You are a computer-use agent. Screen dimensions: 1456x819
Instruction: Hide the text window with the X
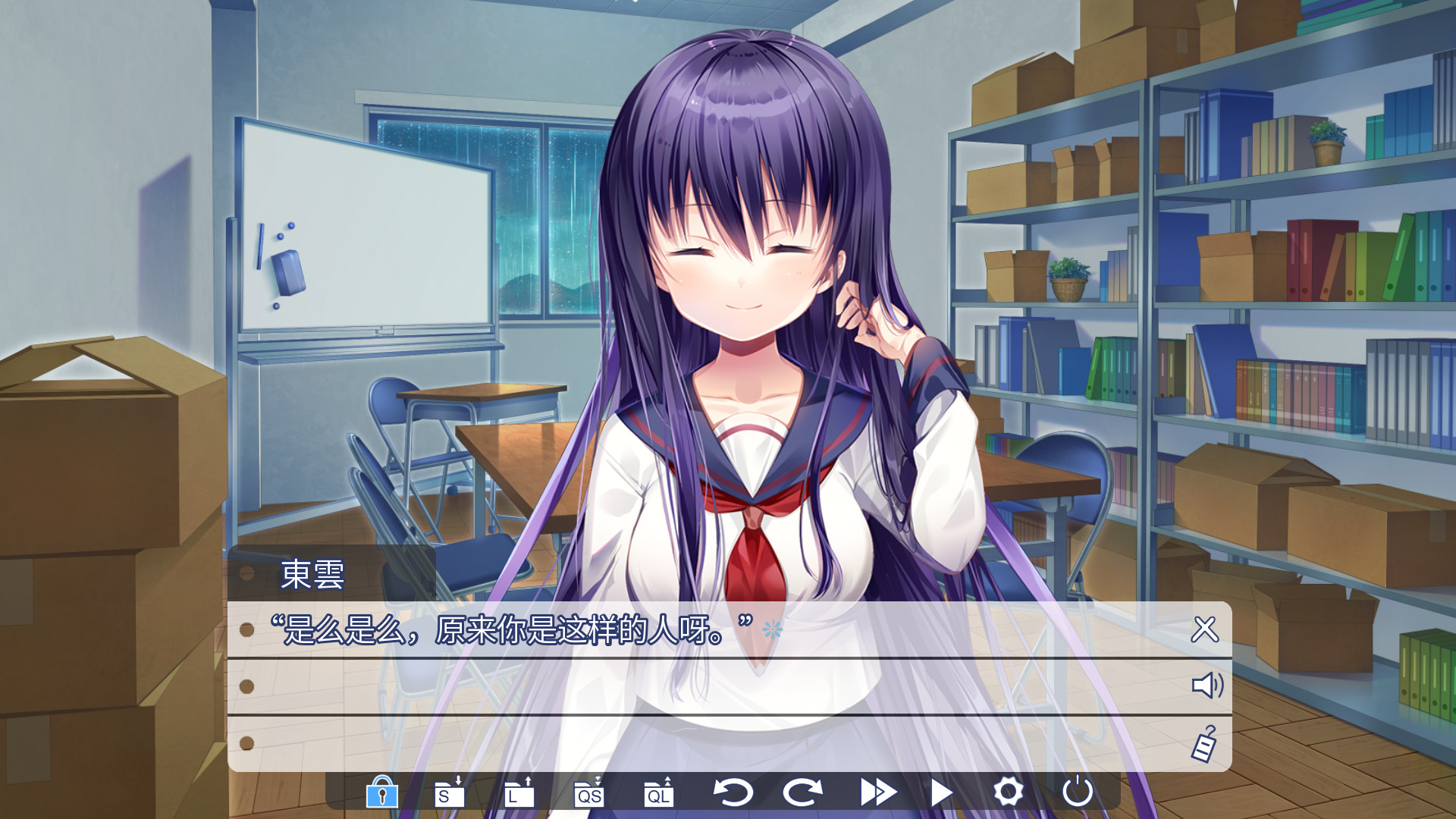[x=1205, y=629]
